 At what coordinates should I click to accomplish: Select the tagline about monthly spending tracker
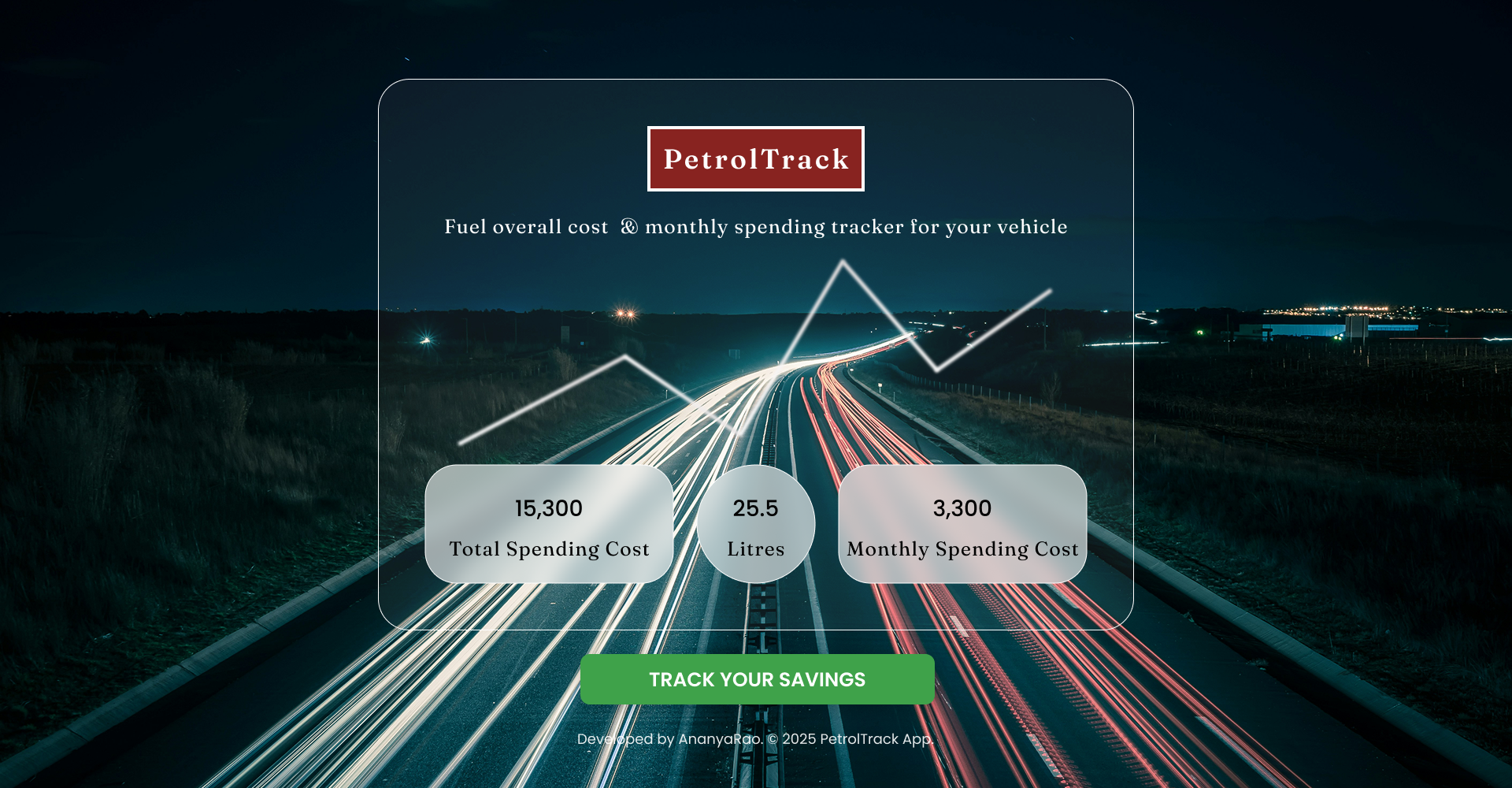755,227
